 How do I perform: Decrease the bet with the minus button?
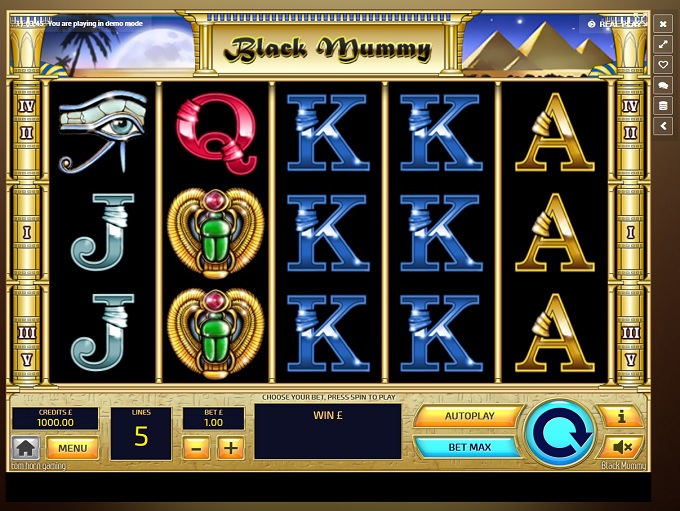pyautogui.click(x=197, y=448)
